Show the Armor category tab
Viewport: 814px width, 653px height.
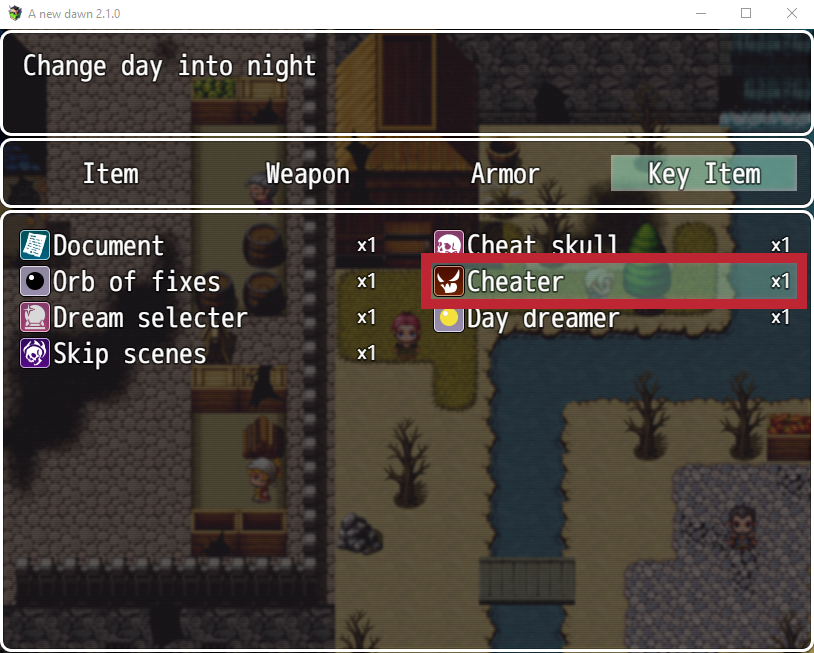(505, 174)
